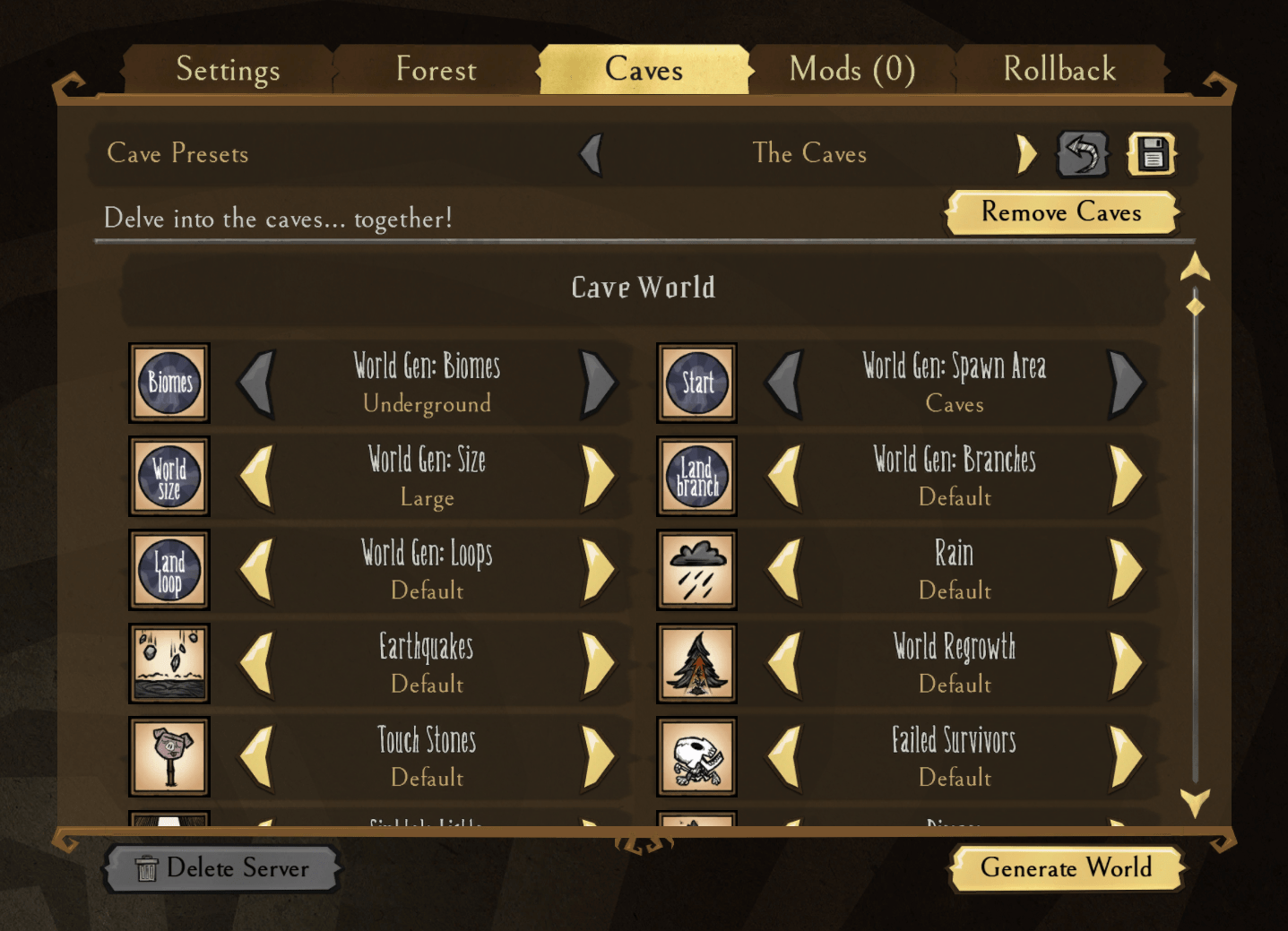
Task: Increase World Gen: Size with right arrow
Action: (x=598, y=477)
